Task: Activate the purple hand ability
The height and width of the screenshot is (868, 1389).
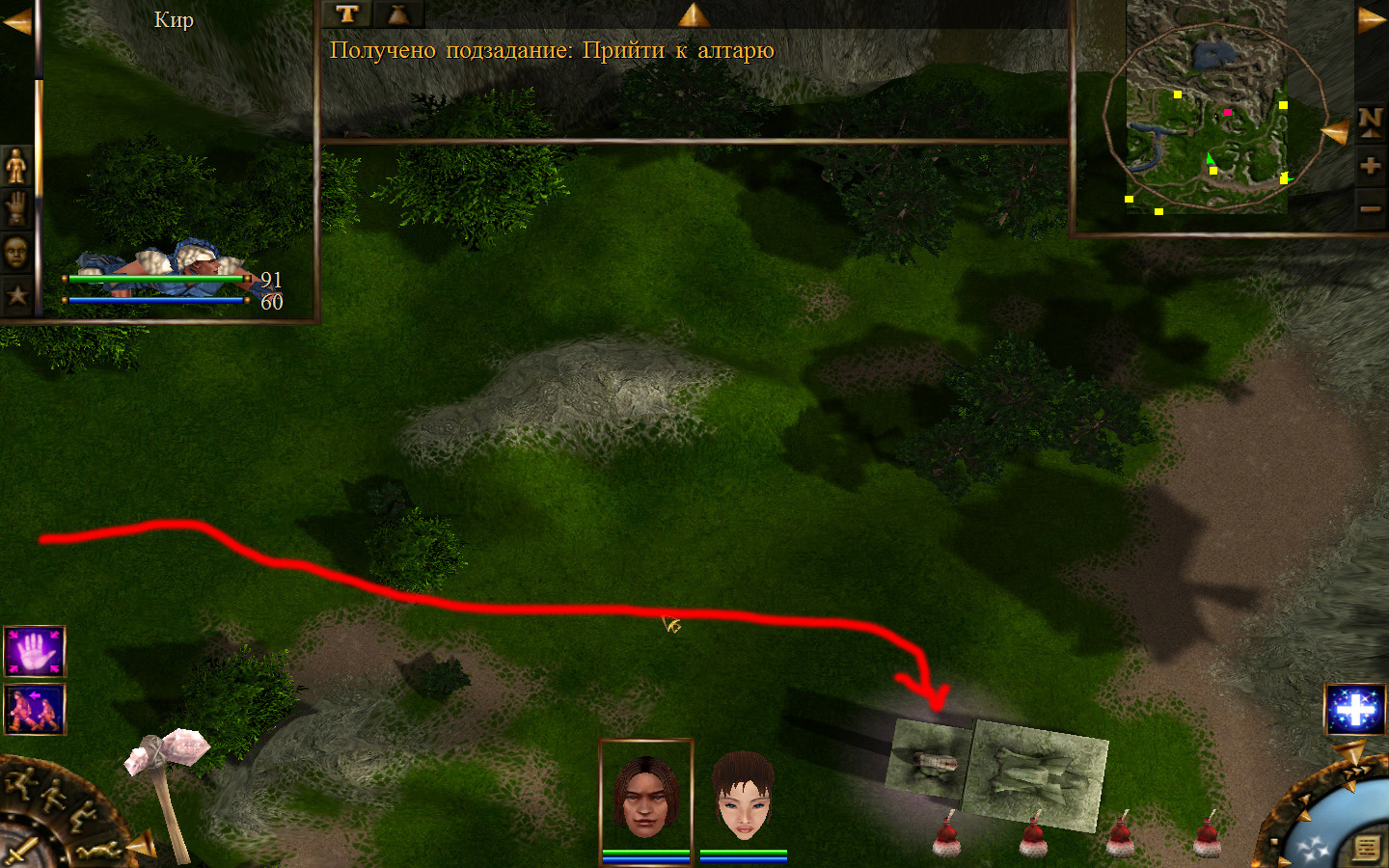Action: click(35, 652)
